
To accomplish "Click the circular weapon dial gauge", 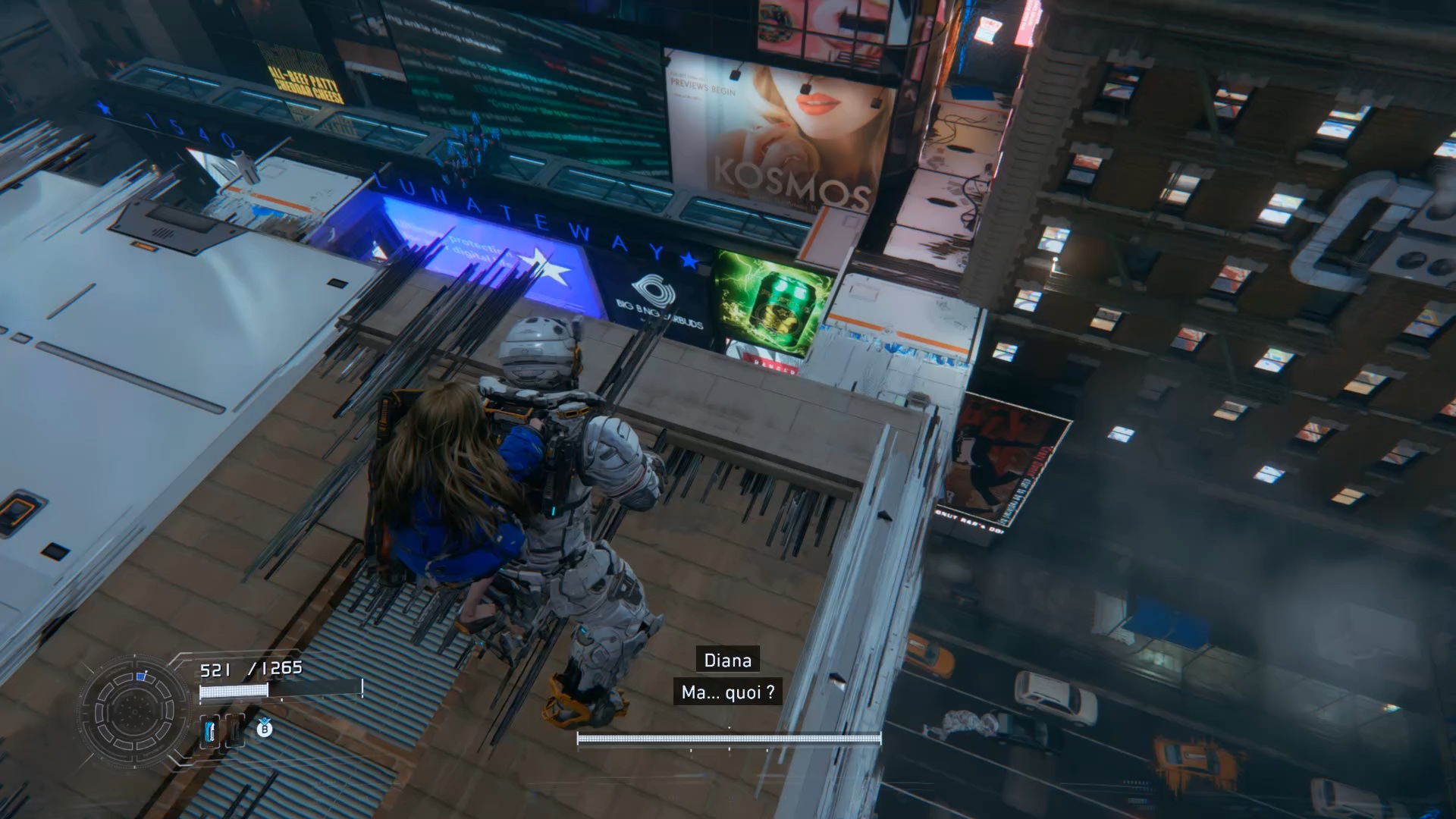I will pyautogui.click(x=135, y=712).
